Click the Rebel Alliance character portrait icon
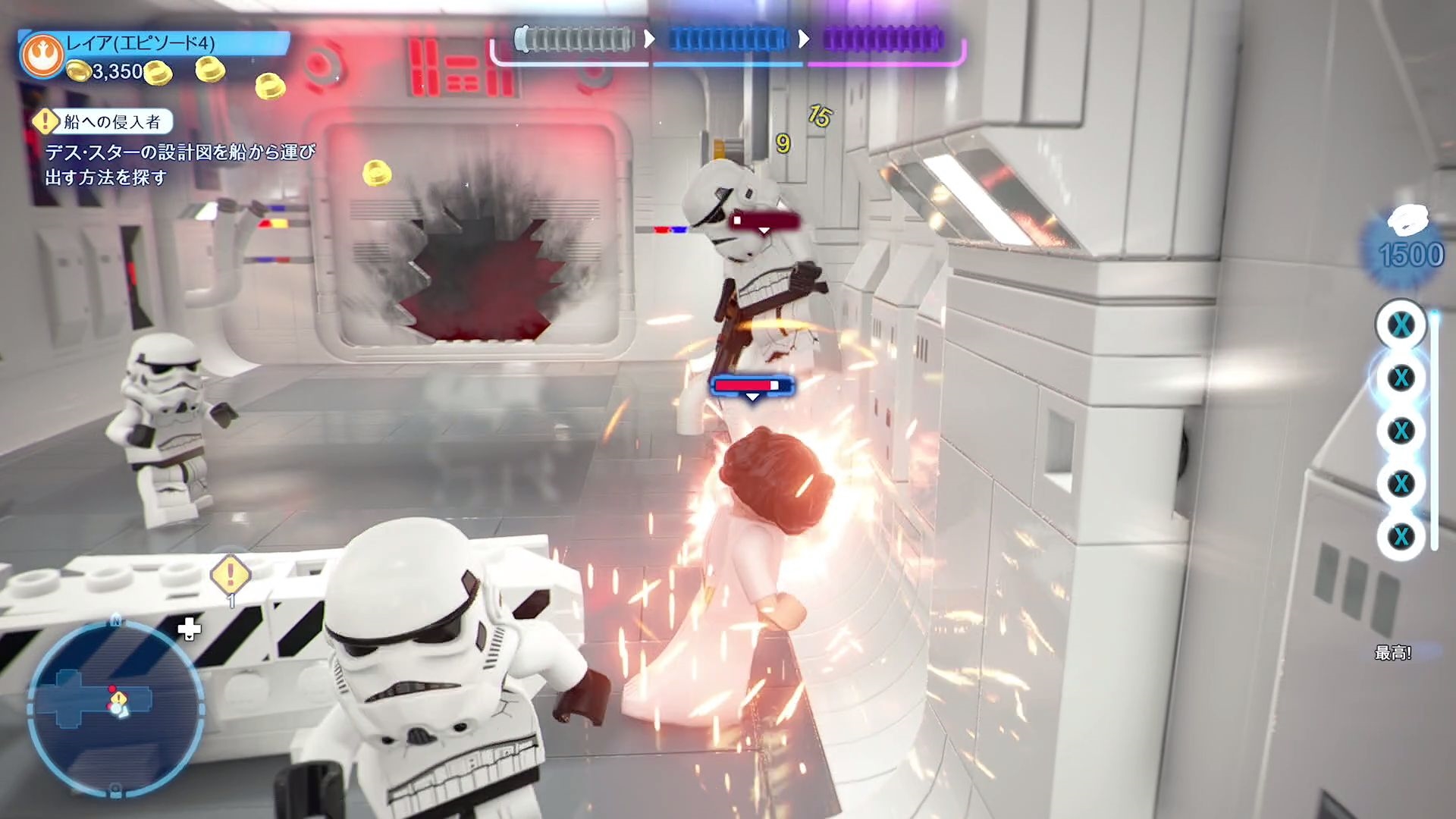Screen dimensions: 1456x819 tap(42, 55)
